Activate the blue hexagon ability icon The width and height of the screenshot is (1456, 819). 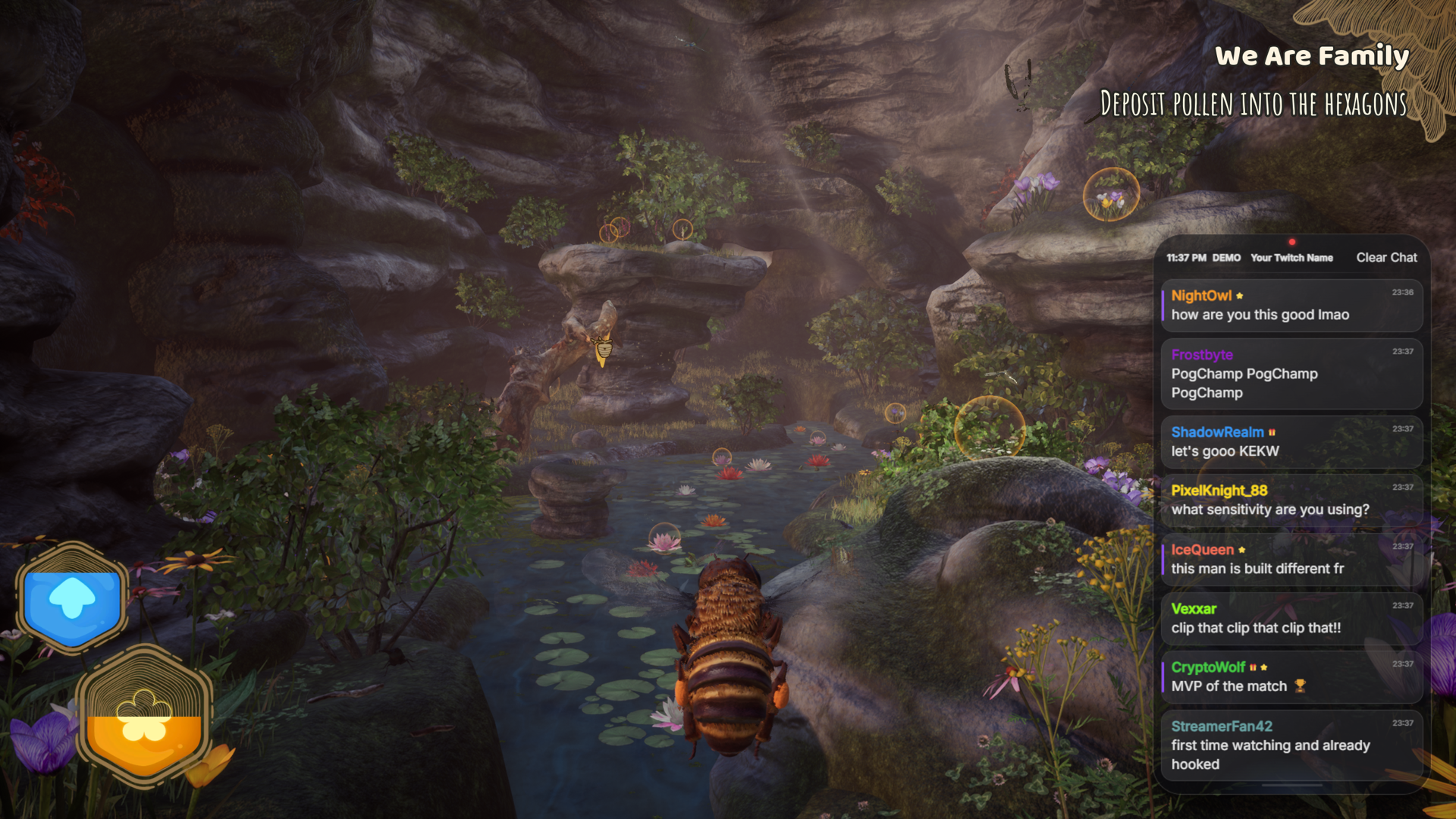pyautogui.click(x=72, y=599)
